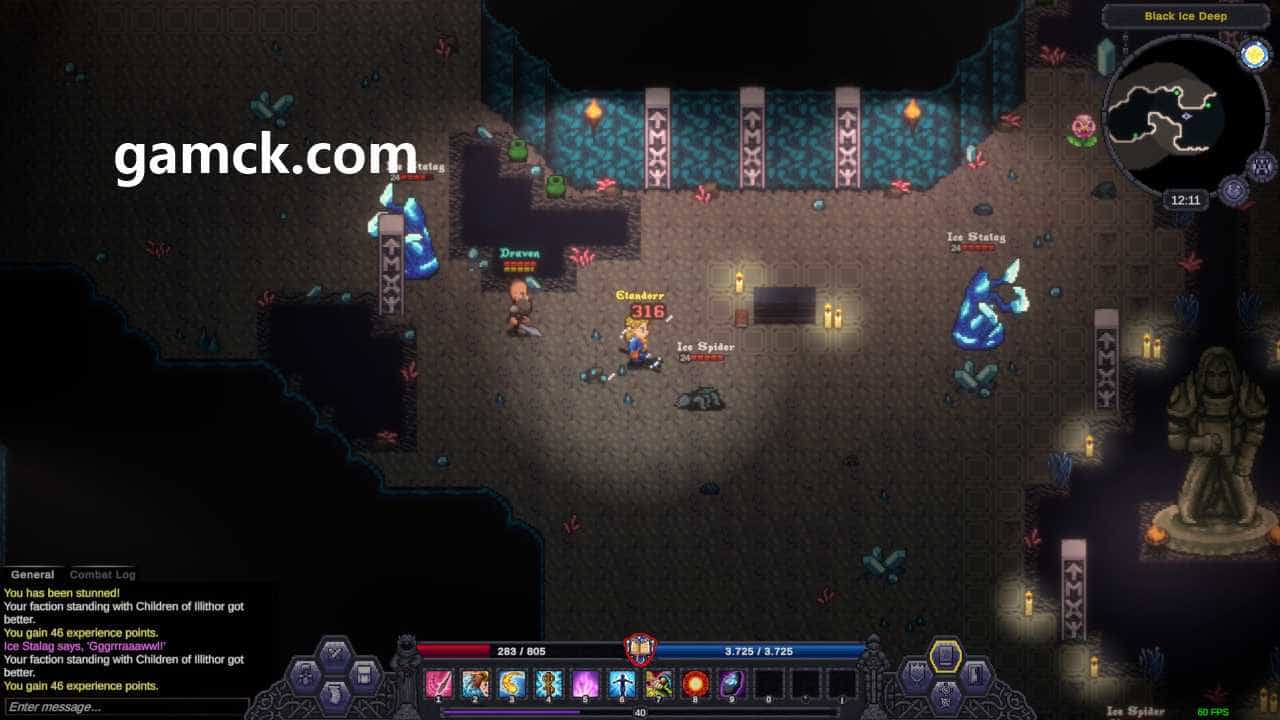Activate the pink sword slash skill
Viewport: 1280px width, 720px height.
(438, 684)
